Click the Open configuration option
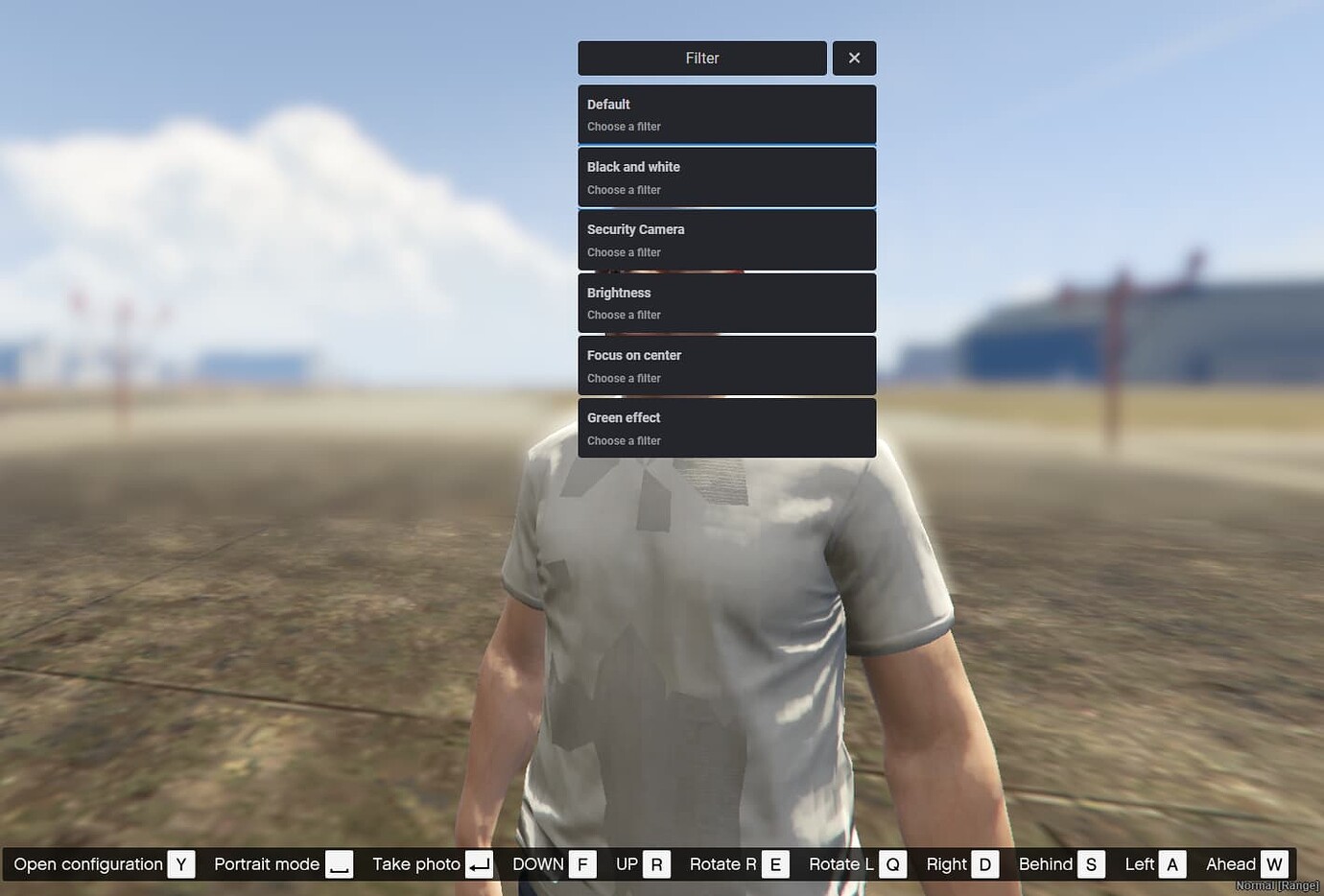 pos(87,863)
